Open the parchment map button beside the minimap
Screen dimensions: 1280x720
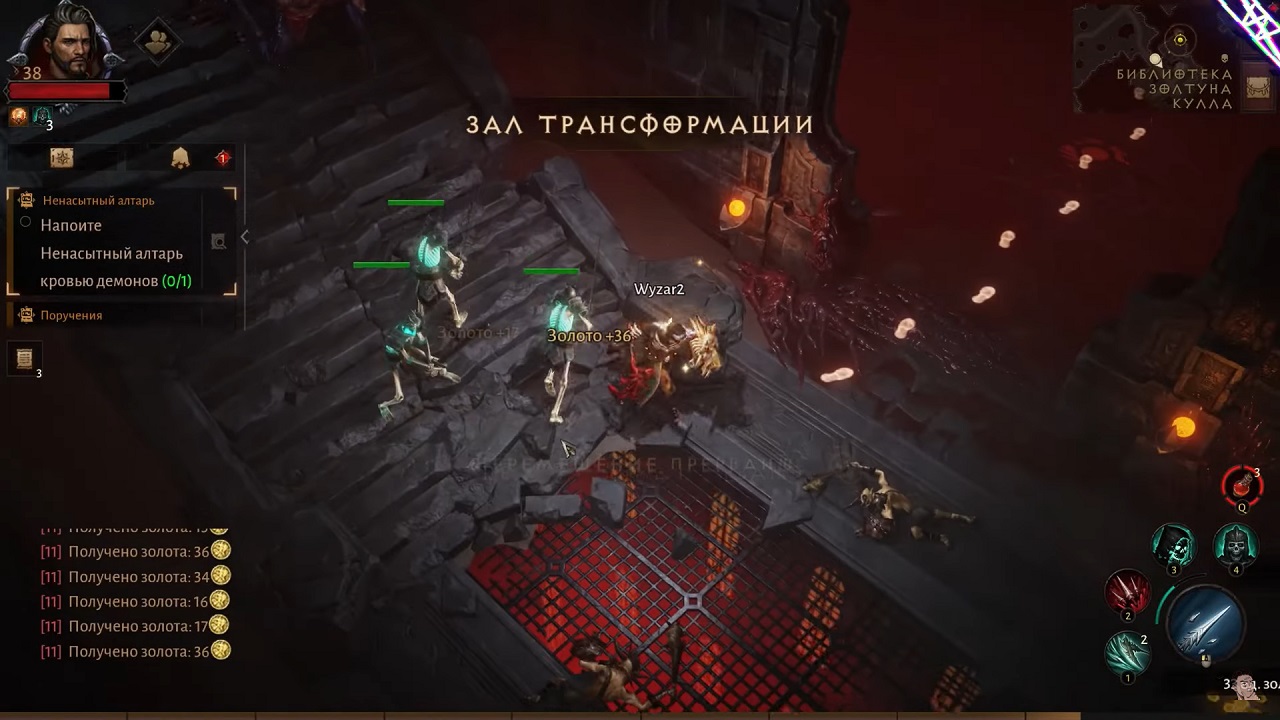1257,88
